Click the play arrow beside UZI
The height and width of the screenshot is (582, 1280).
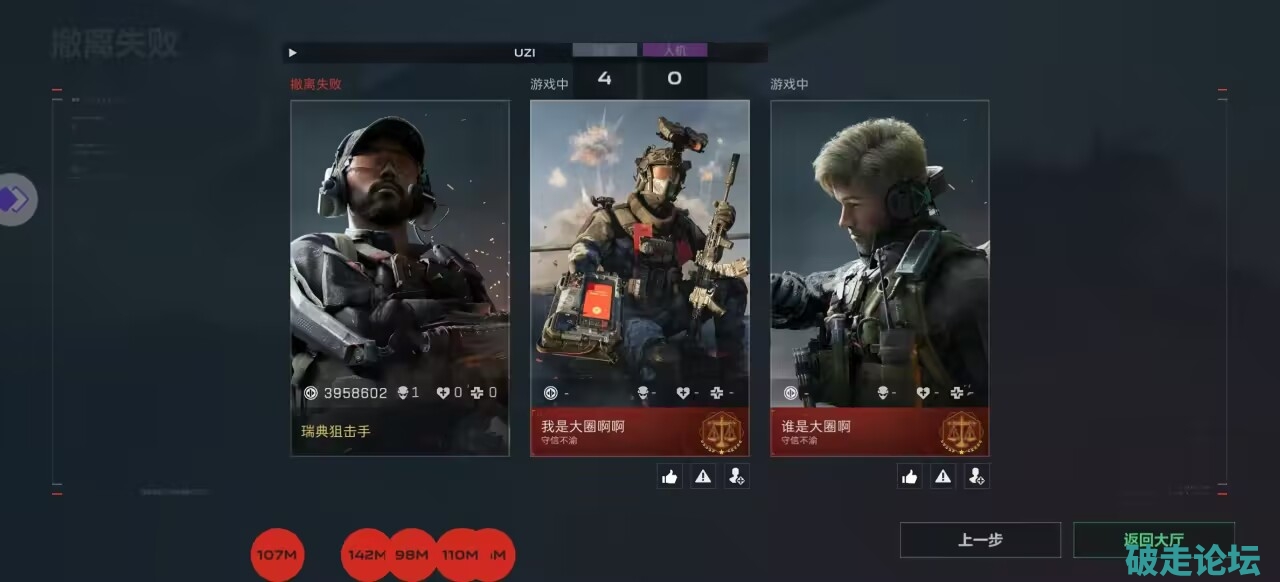292,52
